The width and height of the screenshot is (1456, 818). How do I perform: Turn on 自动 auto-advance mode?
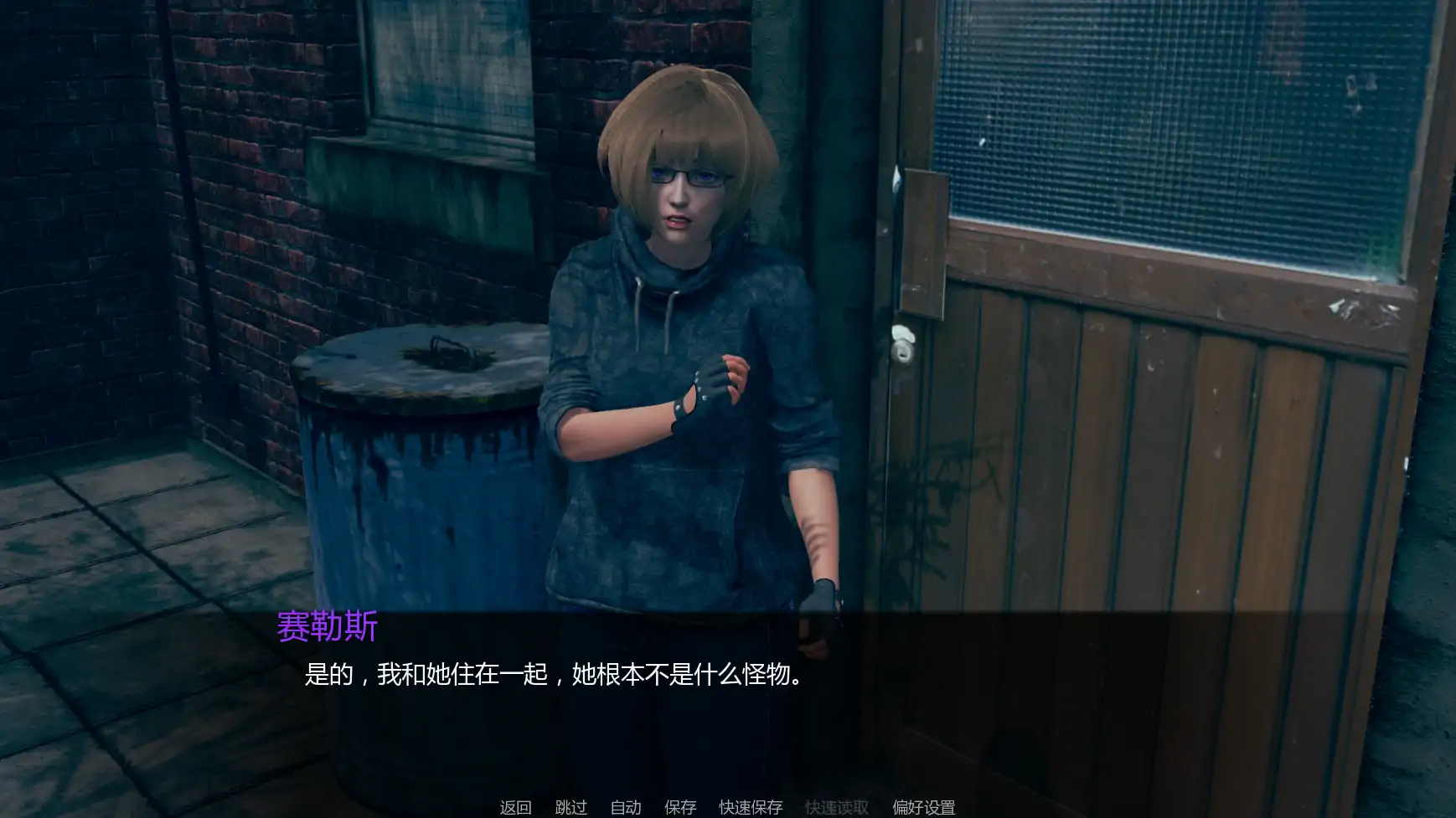tap(625, 808)
